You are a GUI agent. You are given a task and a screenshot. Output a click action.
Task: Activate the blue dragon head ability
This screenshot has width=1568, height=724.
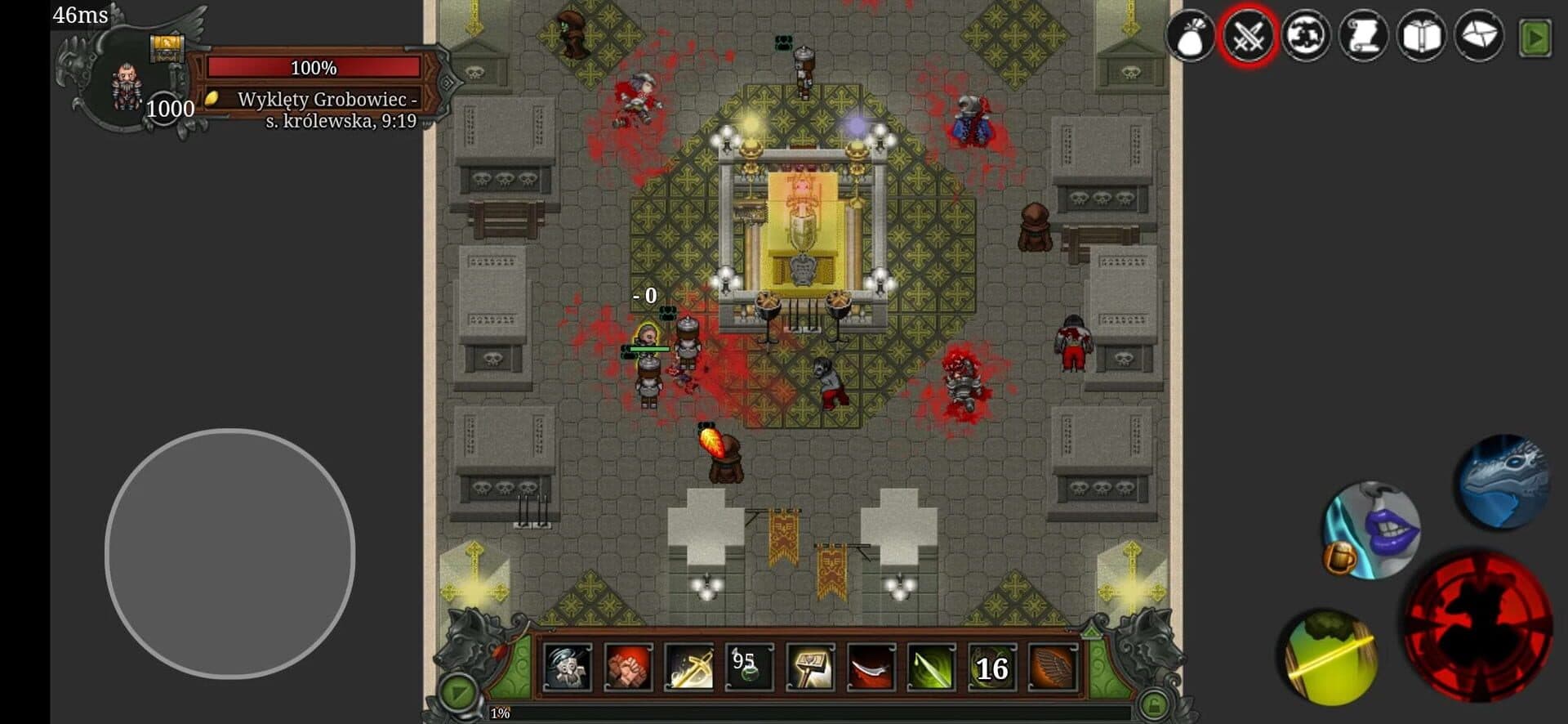(x=1503, y=482)
